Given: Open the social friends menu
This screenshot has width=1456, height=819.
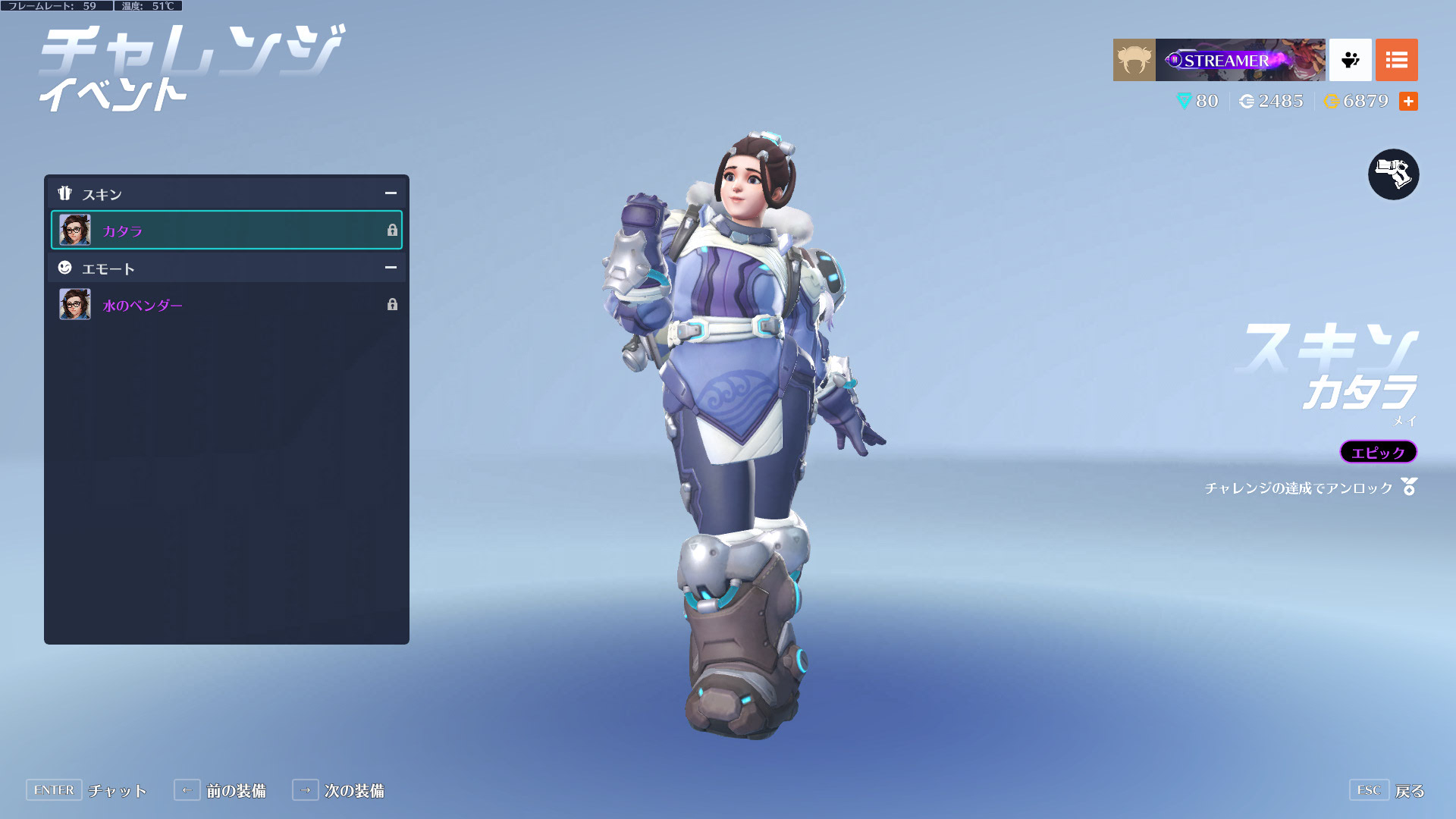Looking at the screenshot, I should (1350, 60).
